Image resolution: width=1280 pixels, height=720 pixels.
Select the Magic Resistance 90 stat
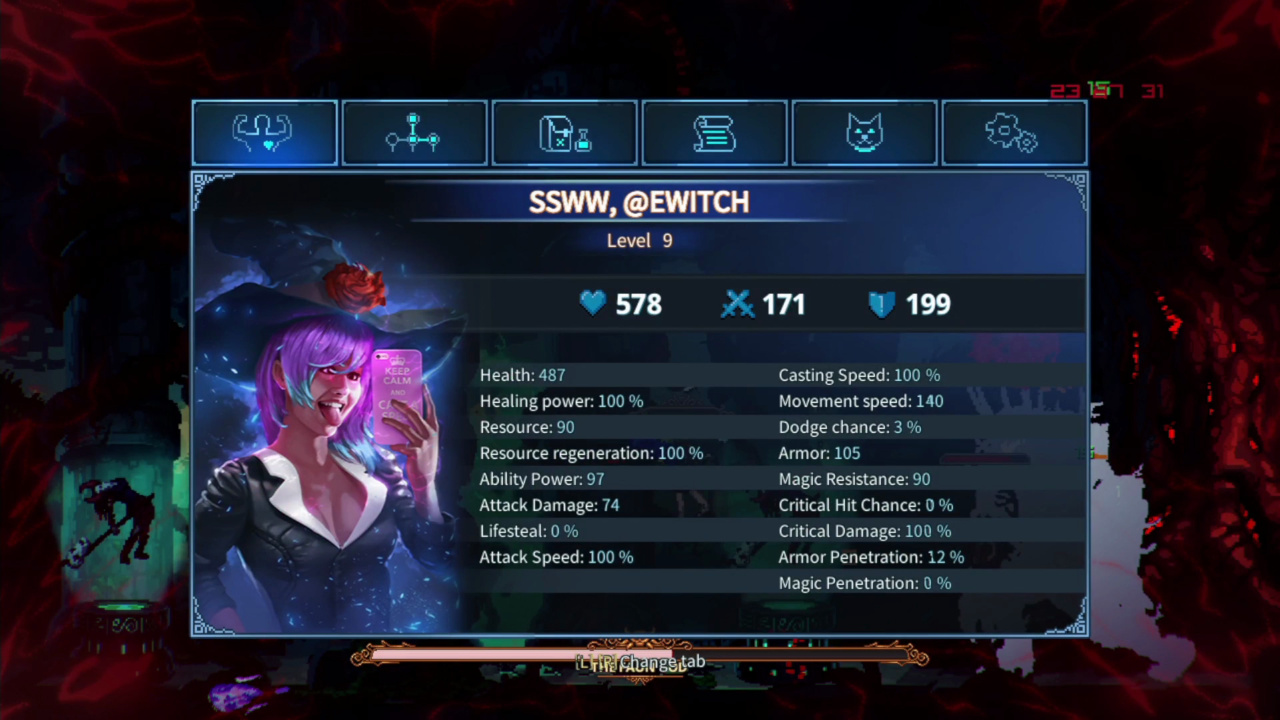pos(854,479)
